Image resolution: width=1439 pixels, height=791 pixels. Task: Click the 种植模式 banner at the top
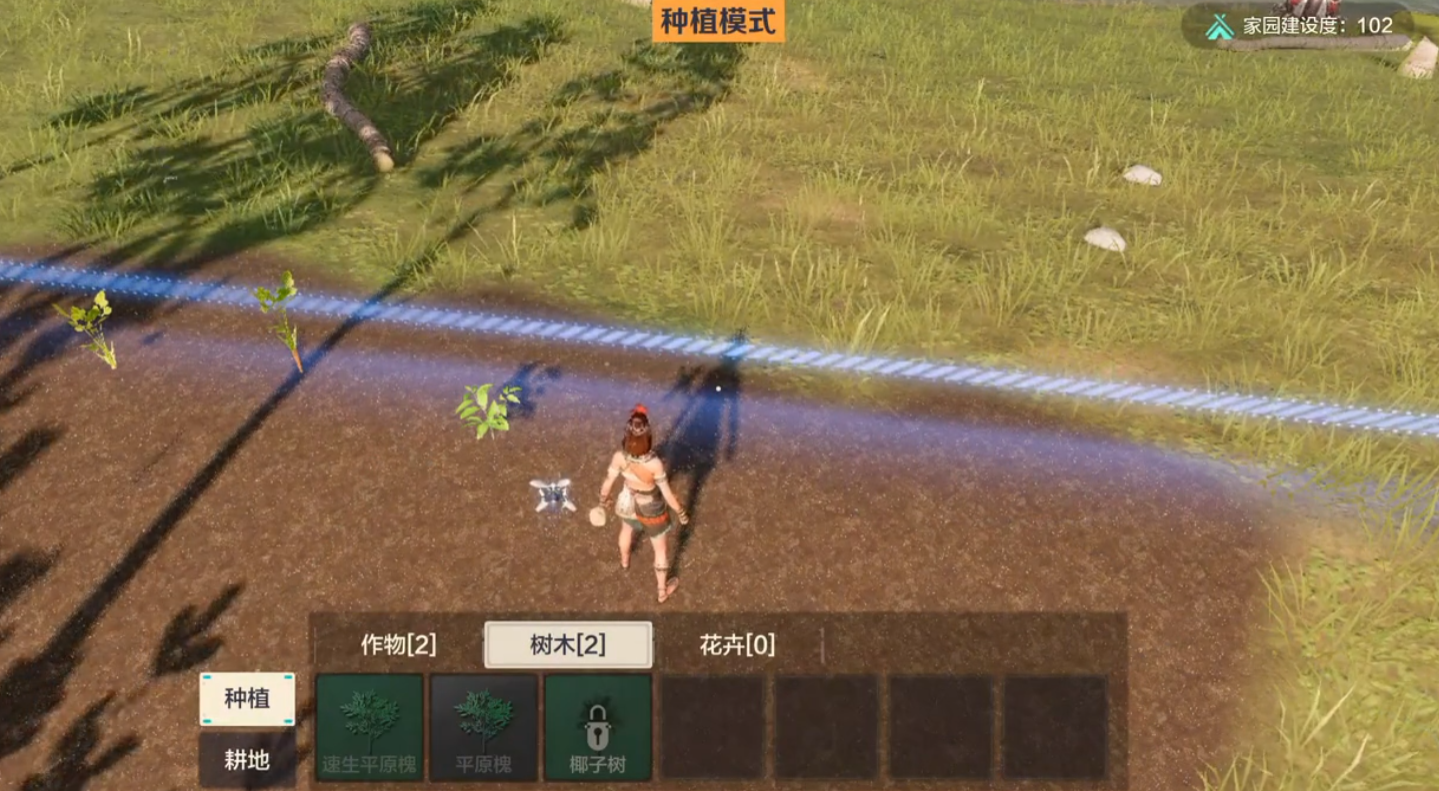point(717,18)
